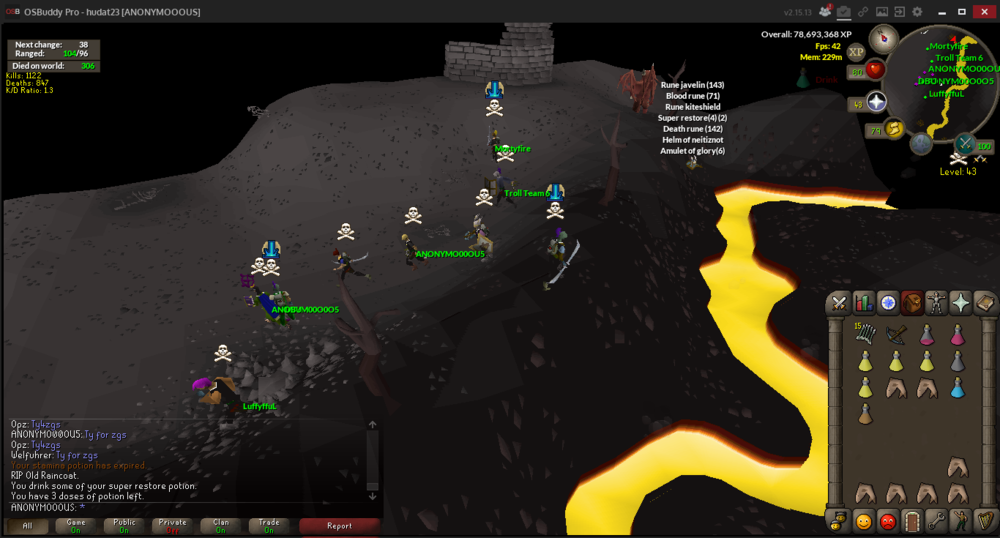This screenshot has width=1000, height=538.
Task: Select the brown potion in the inventory
Action: [865, 412]
